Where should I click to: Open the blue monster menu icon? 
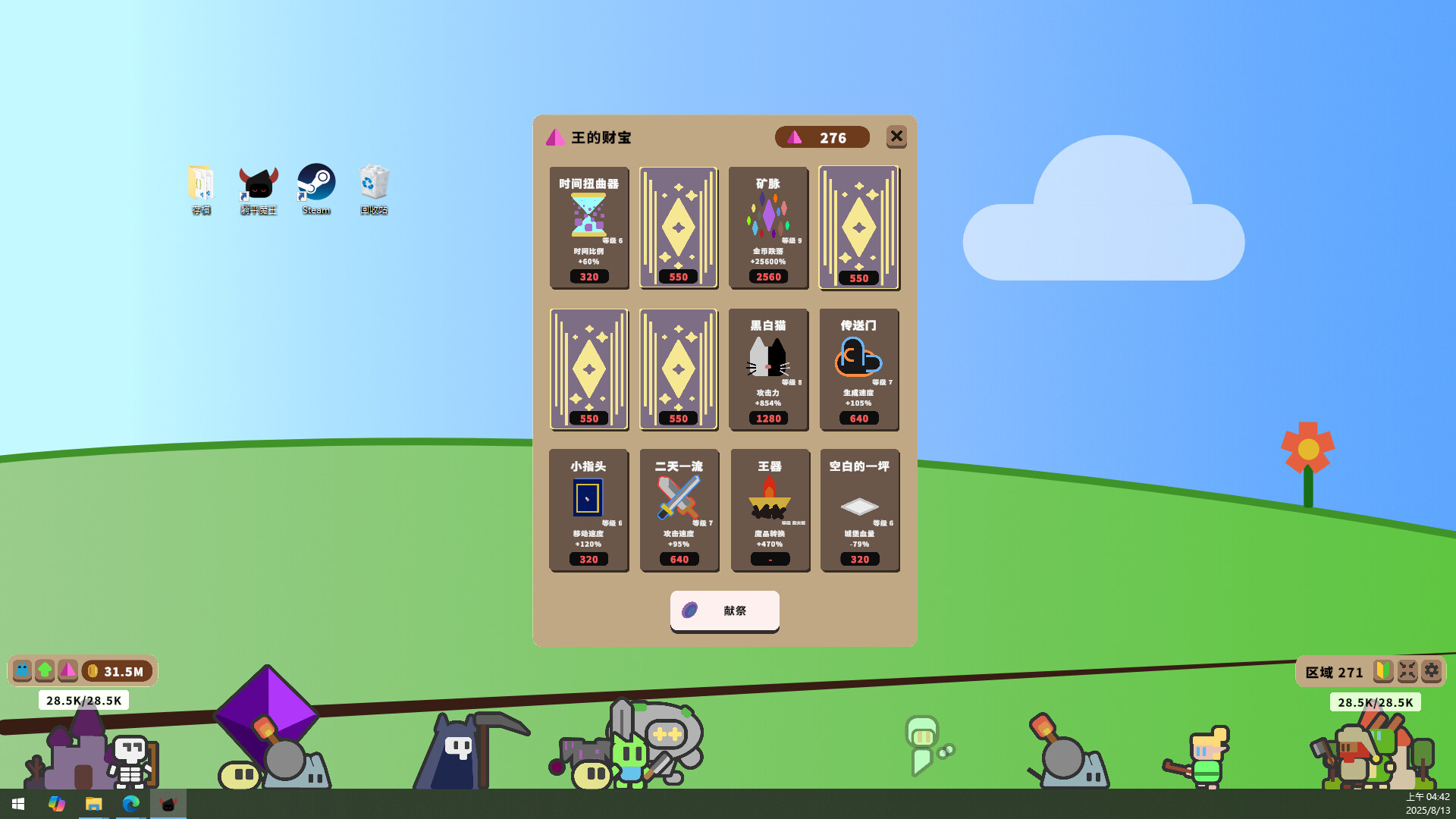click(x=23, y=670)
